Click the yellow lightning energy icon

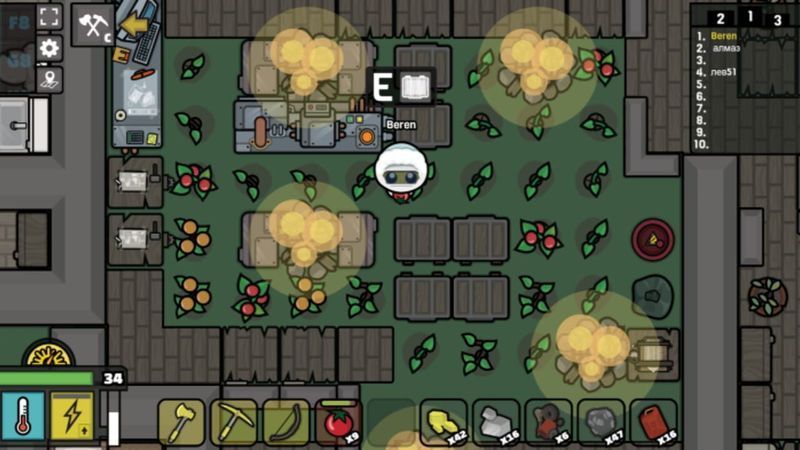click(72, 416)
